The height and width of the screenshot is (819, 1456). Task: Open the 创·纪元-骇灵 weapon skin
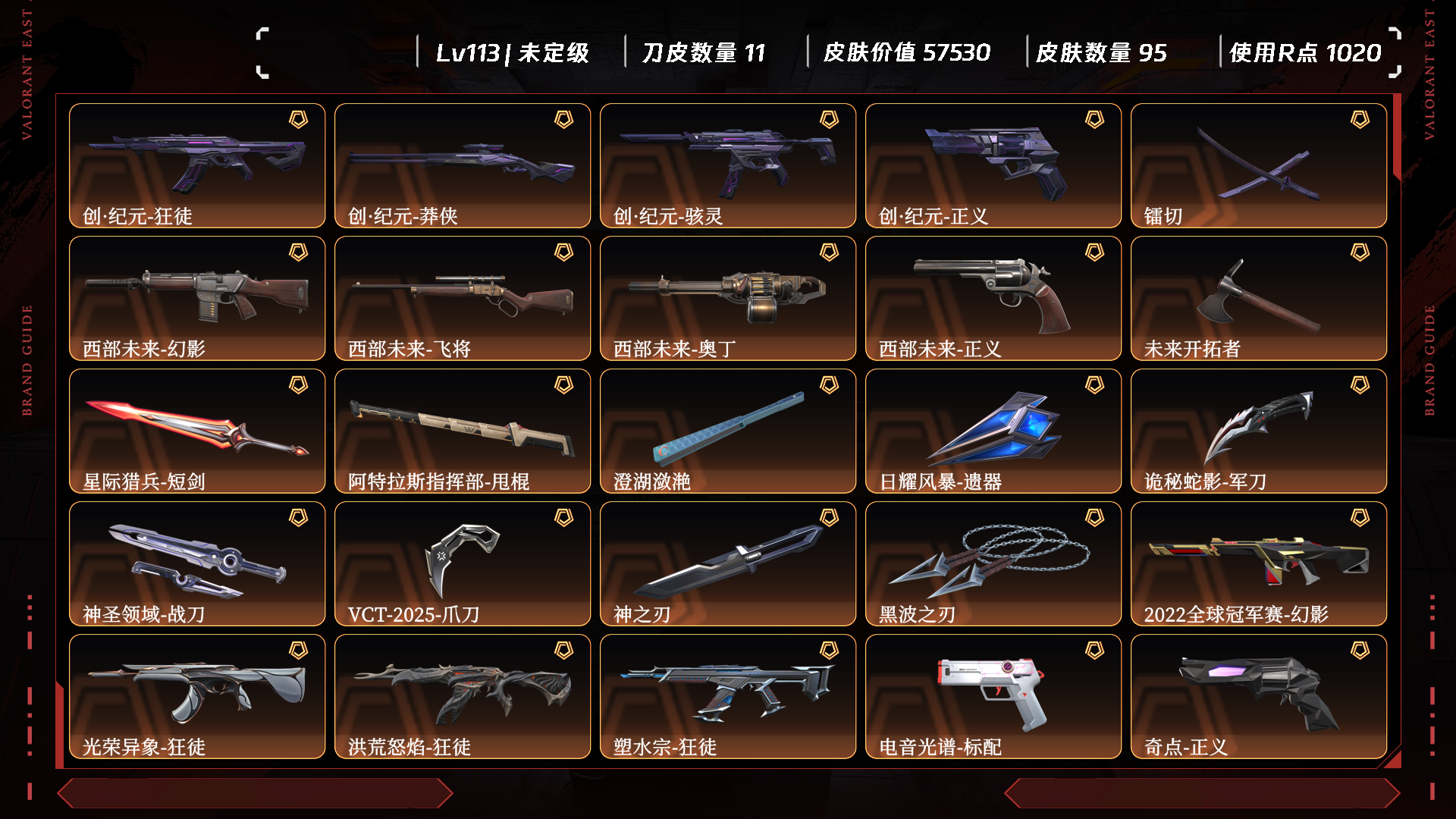pyautogui.click(x=728, y=165)
